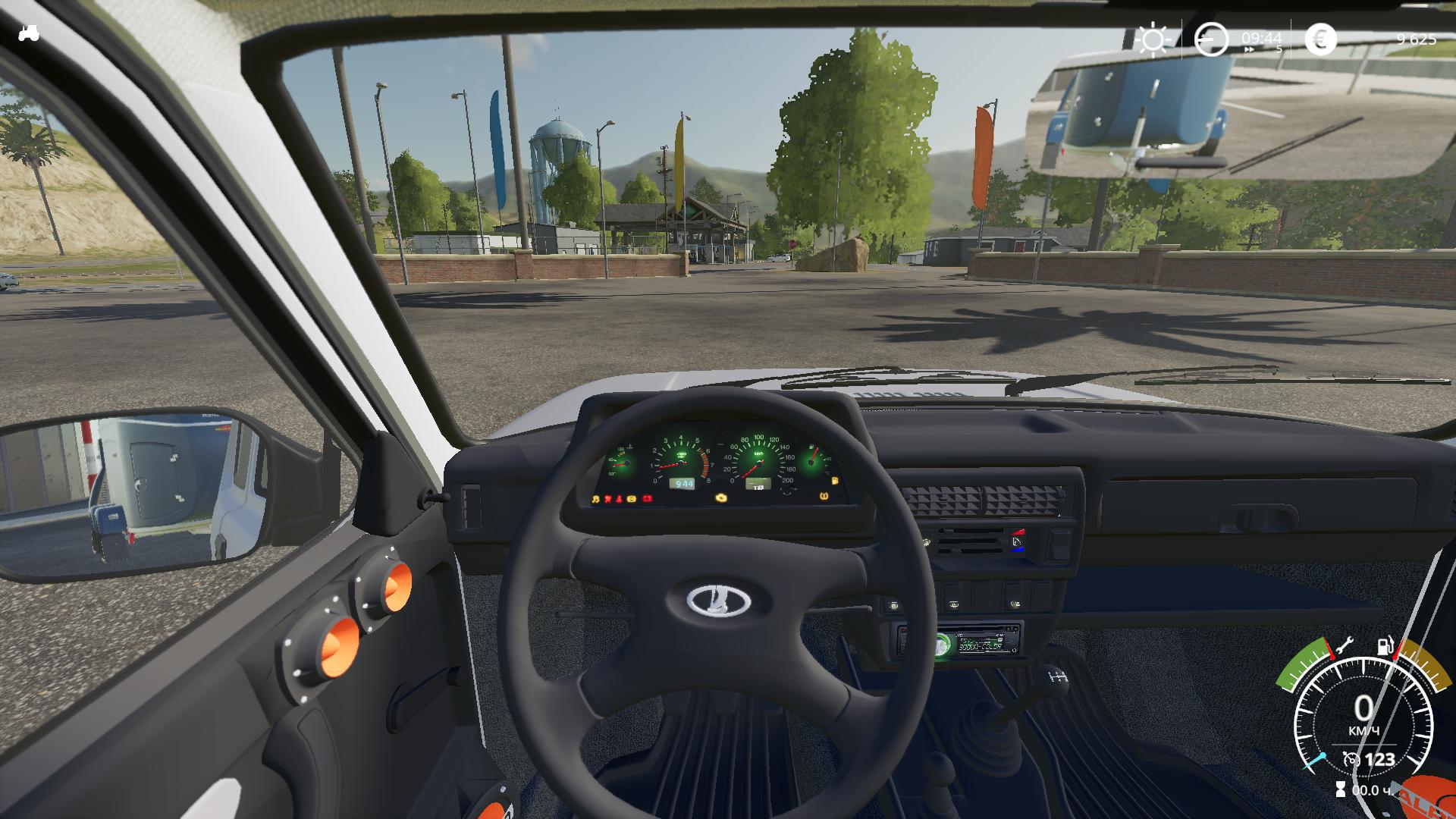Screen dimensions: 1456x819
Task: Click the euro money icon
Action: pyautogui.click(x=1320, y=39)
